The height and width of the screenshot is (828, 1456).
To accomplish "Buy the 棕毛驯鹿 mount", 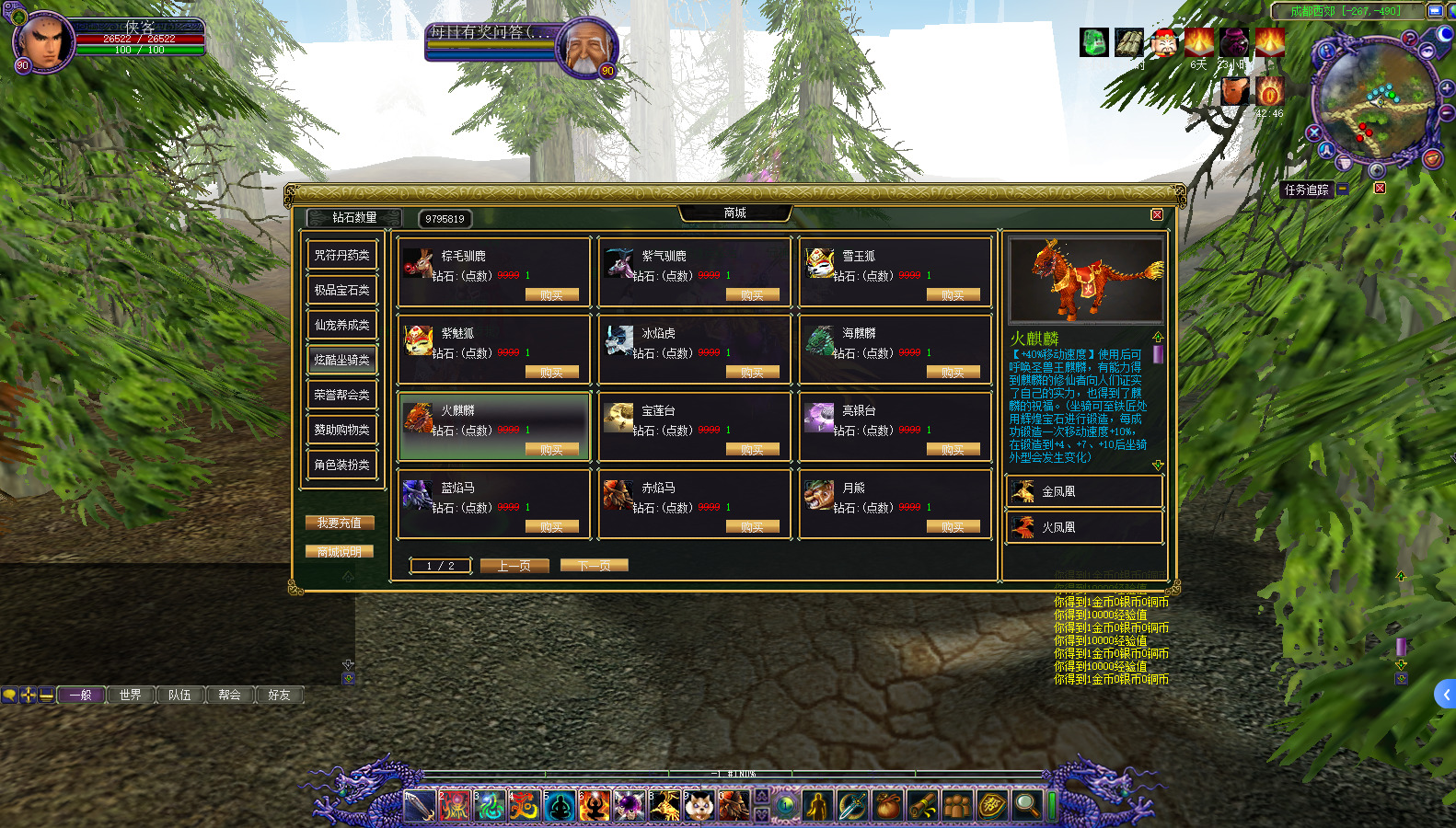I will click(x=551, y=295).
